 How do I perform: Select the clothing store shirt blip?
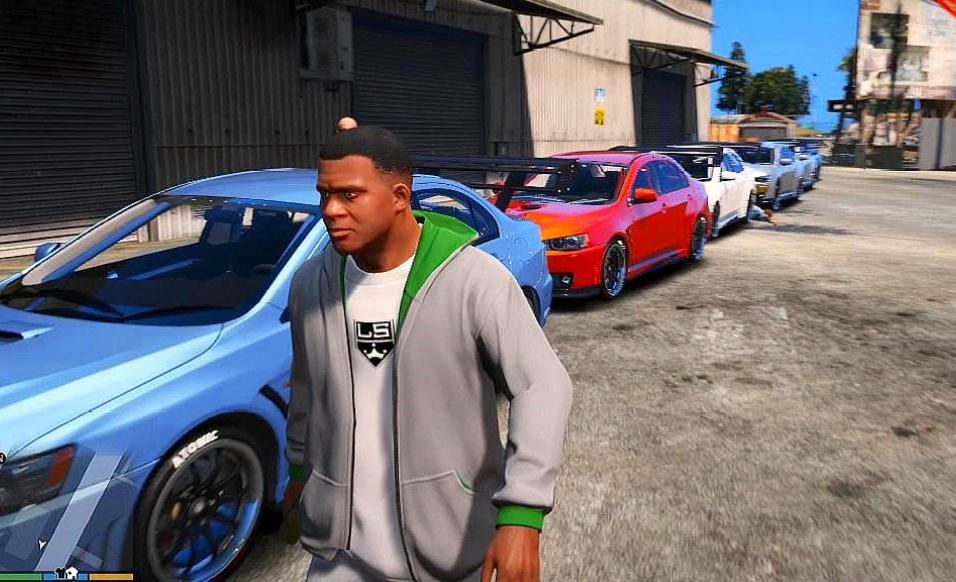click(x=60, y=573)
